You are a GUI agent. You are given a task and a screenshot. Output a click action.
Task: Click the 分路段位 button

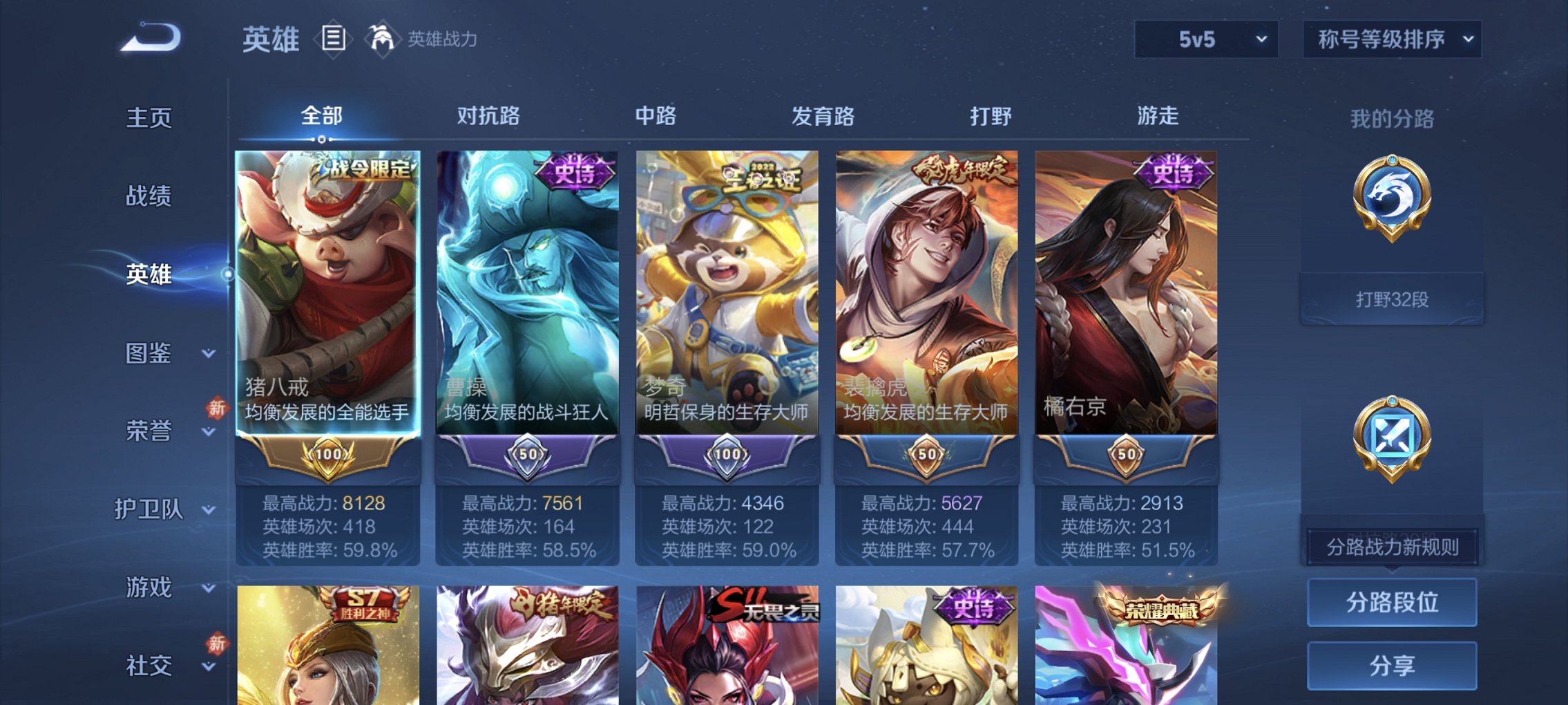1392,603
